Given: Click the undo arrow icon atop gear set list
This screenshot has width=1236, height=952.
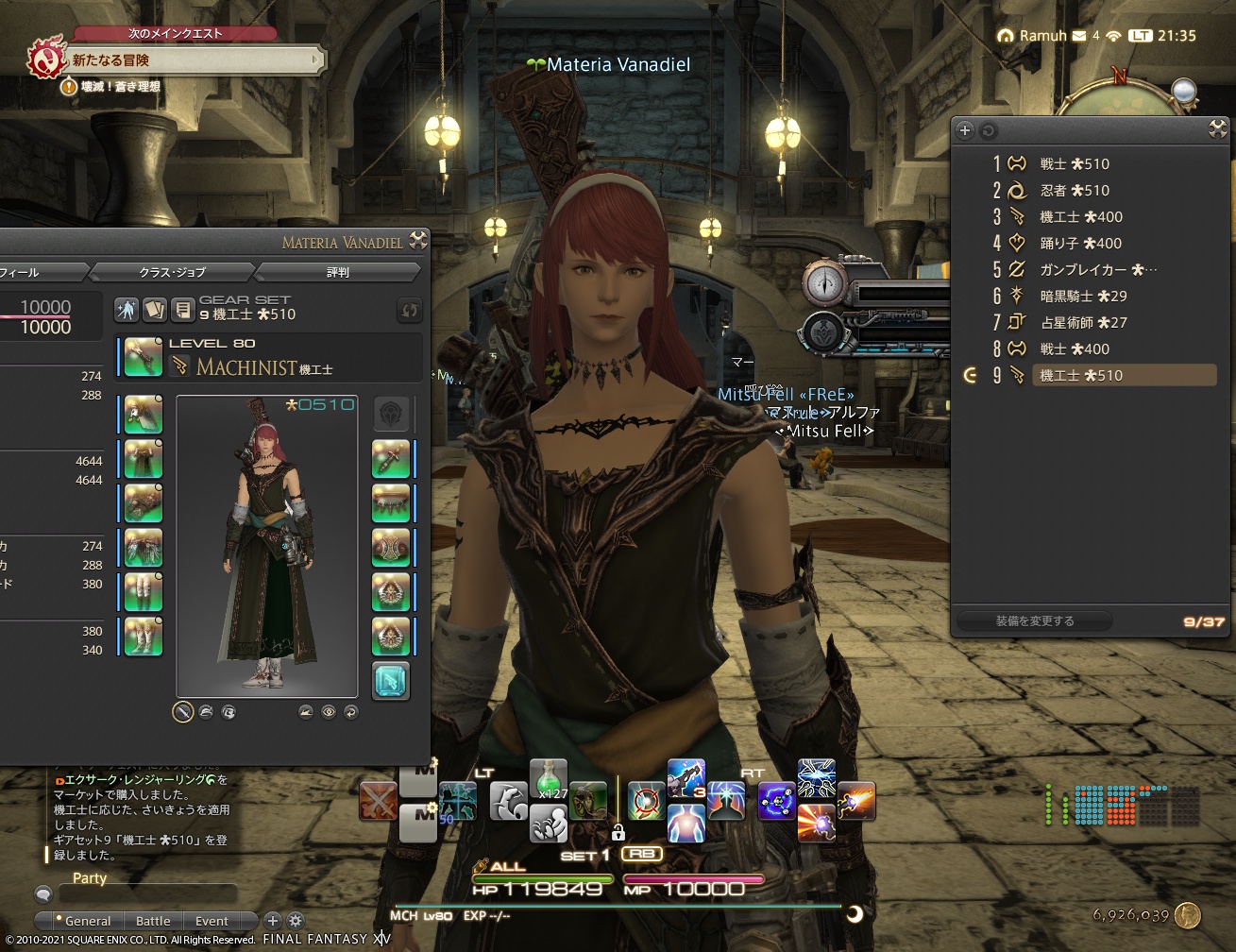Looking at the screenshot, I should point(988,130).
